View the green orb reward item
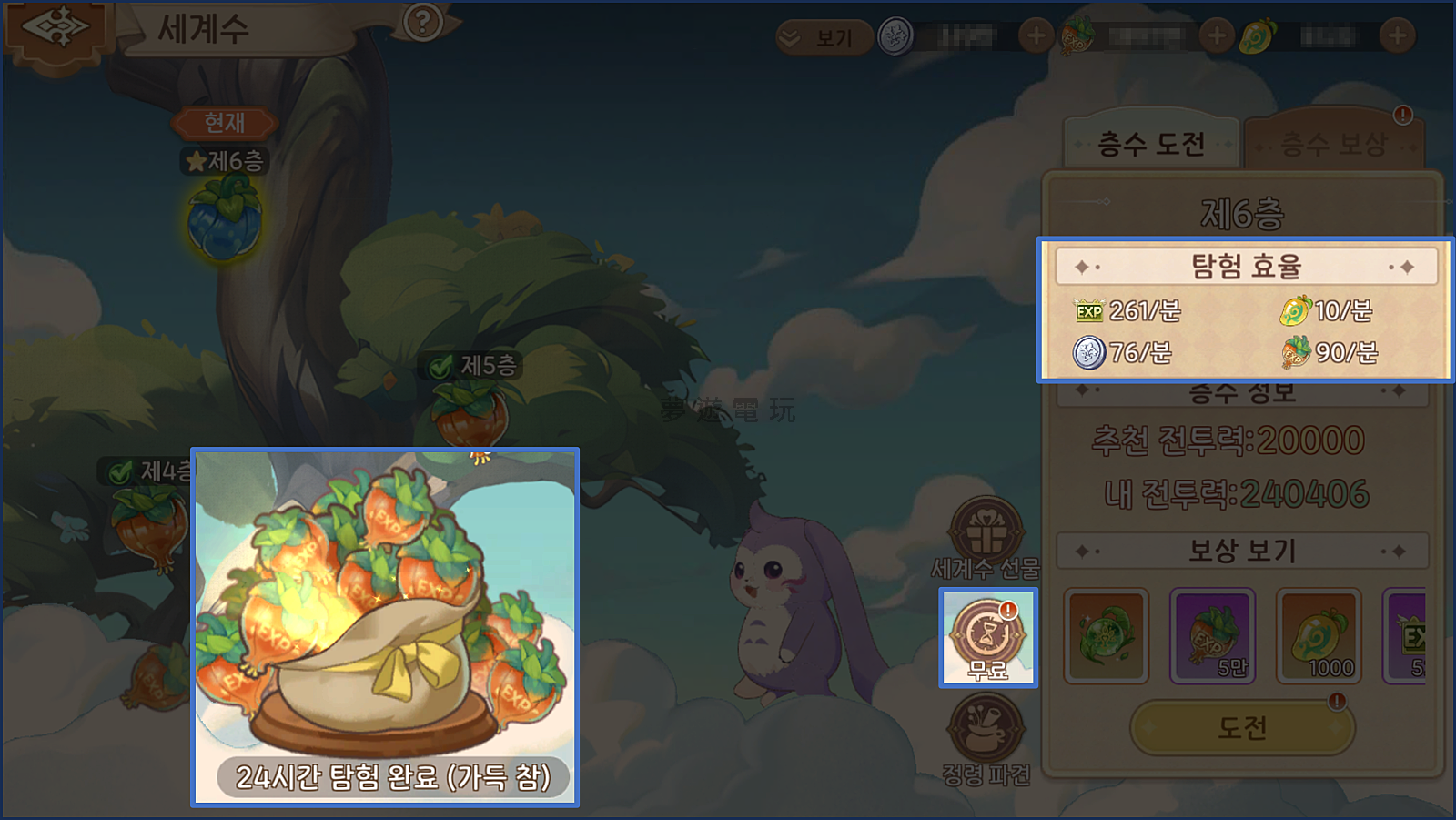The image size is (1456, 820). (1107, 635)
